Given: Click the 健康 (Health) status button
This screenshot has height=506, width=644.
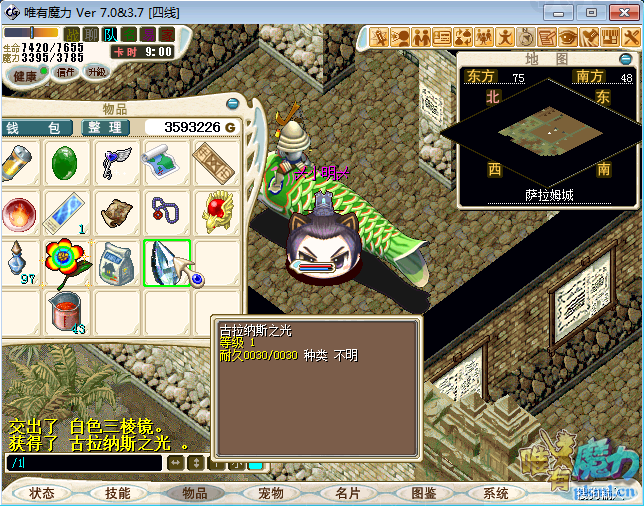Looking at the screenshot, I should pos(26,75).
